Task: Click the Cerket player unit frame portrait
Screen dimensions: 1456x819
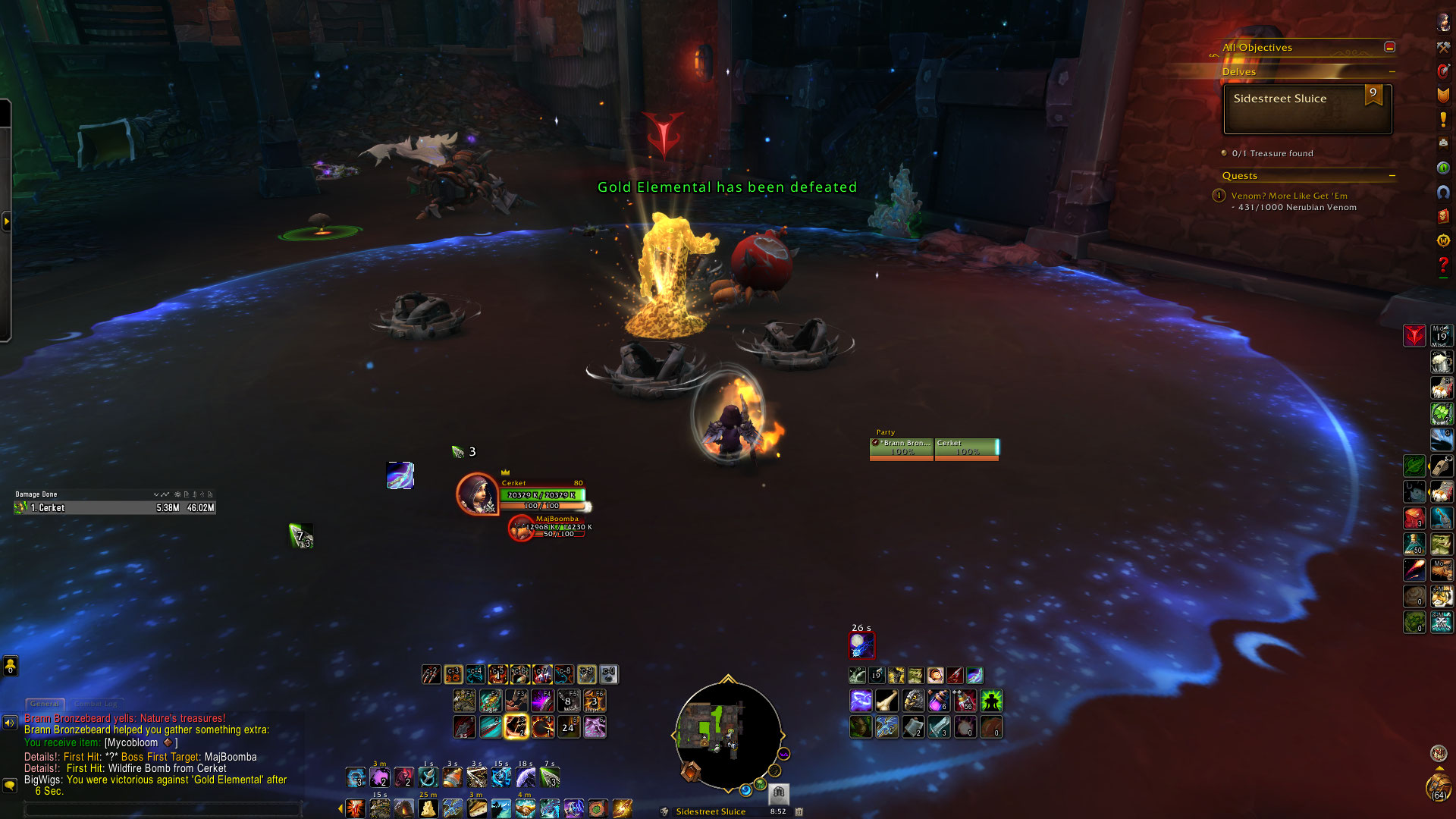Action: pyautogui.click(x=476, y=494)
